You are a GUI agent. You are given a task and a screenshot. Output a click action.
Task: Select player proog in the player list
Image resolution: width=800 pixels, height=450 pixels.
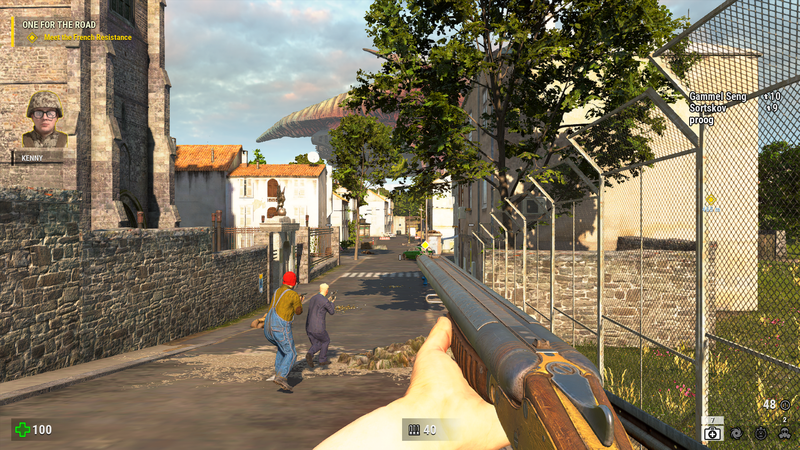point(702,118)
